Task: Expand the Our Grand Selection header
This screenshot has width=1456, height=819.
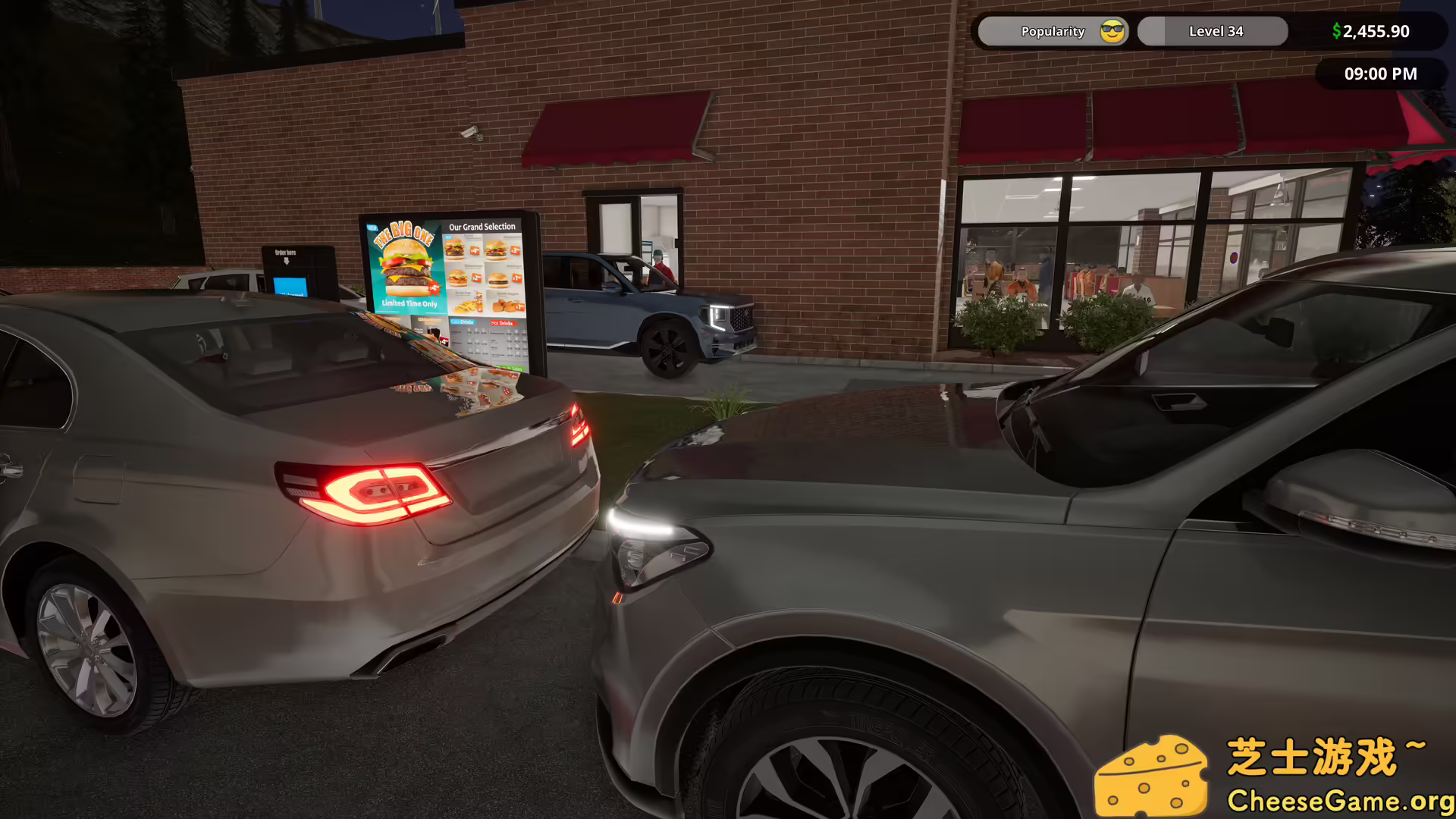Action: click(482, 226)
